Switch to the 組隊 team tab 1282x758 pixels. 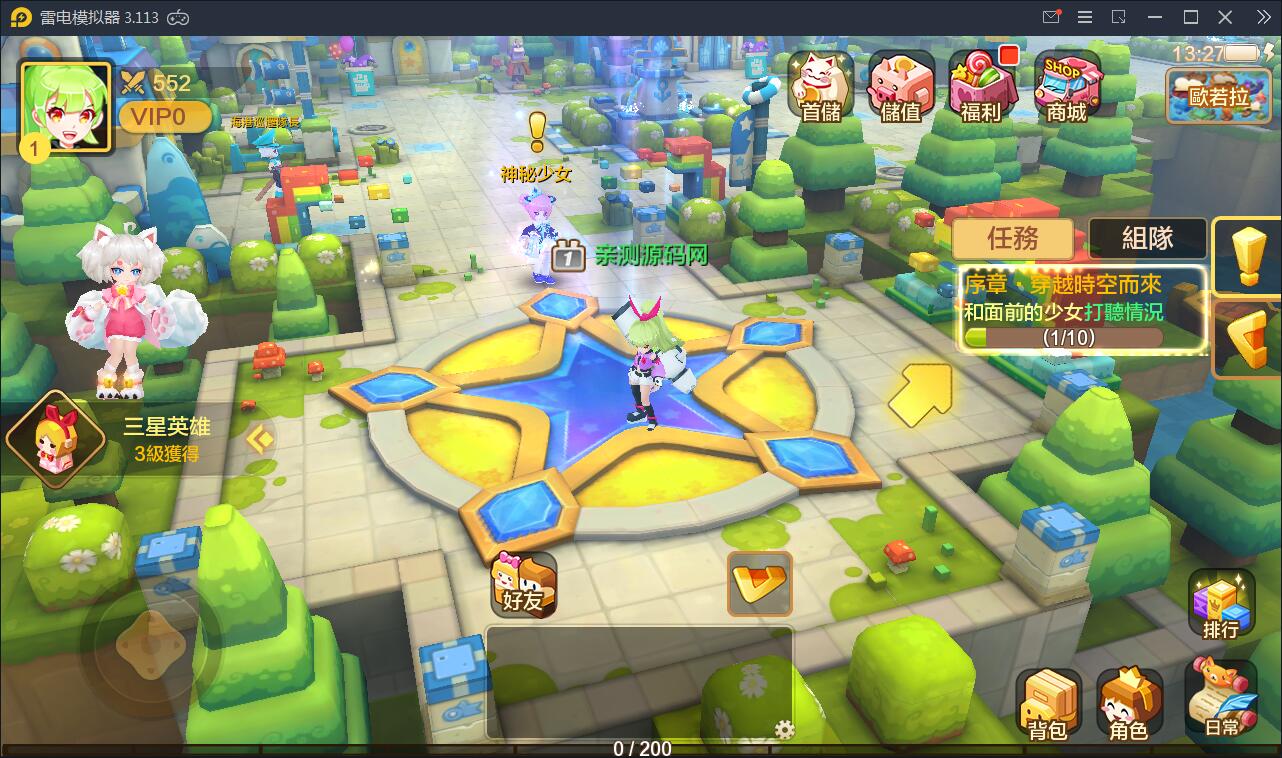(x=1145, y=239)
